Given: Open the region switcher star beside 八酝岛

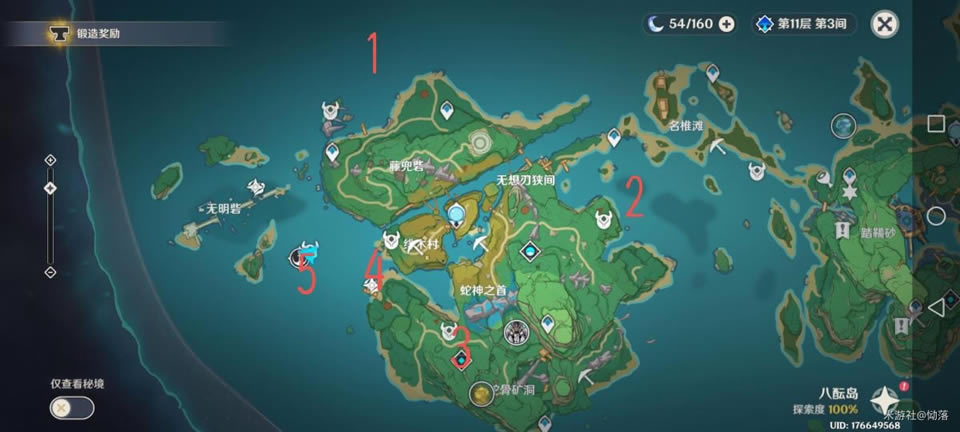Looking at the screenshot, I should (884, 400).
